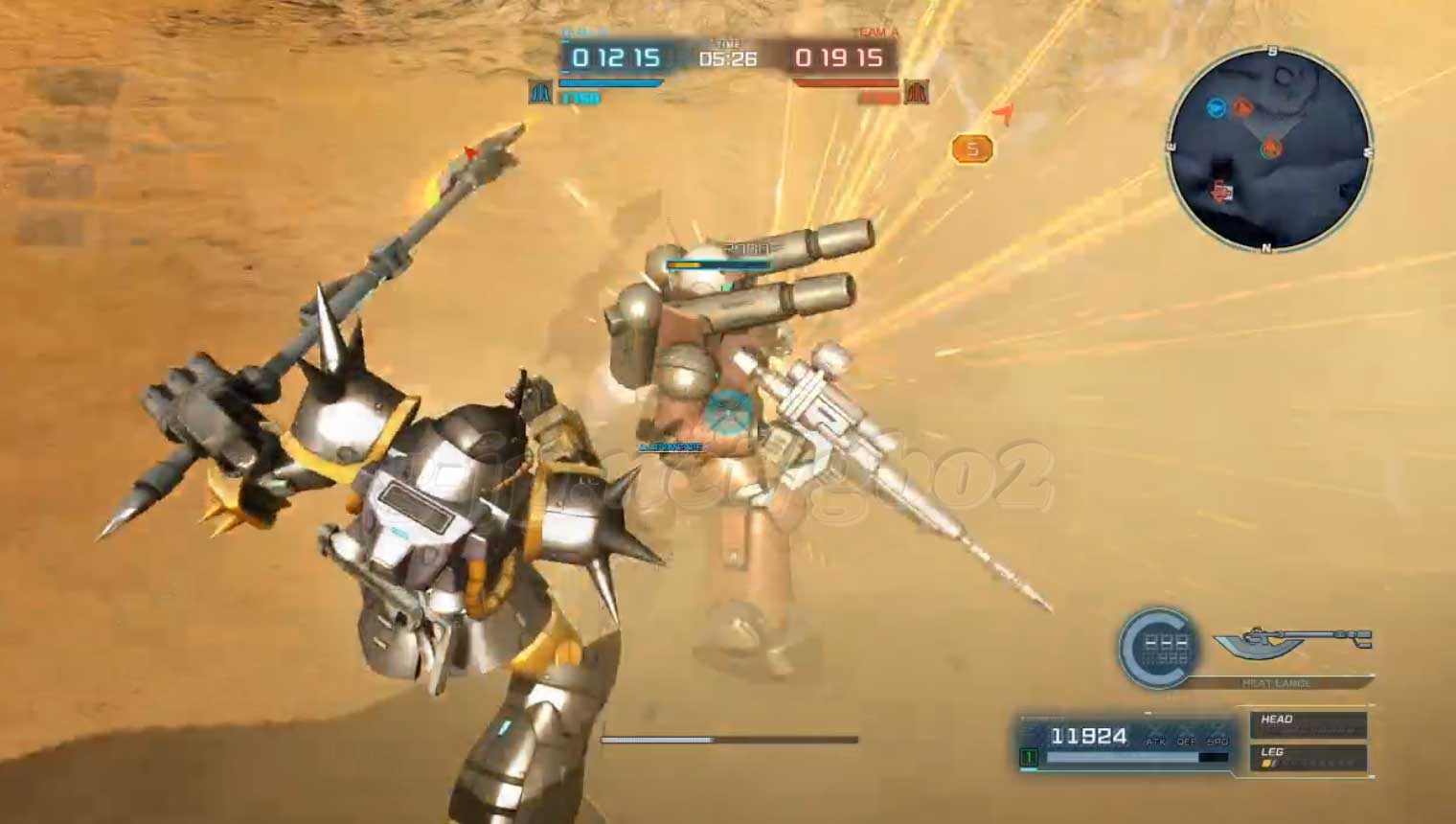1456x824 pixels.
Task: Click the HEAD damage status panel
Action: (x=1308, y=724)
